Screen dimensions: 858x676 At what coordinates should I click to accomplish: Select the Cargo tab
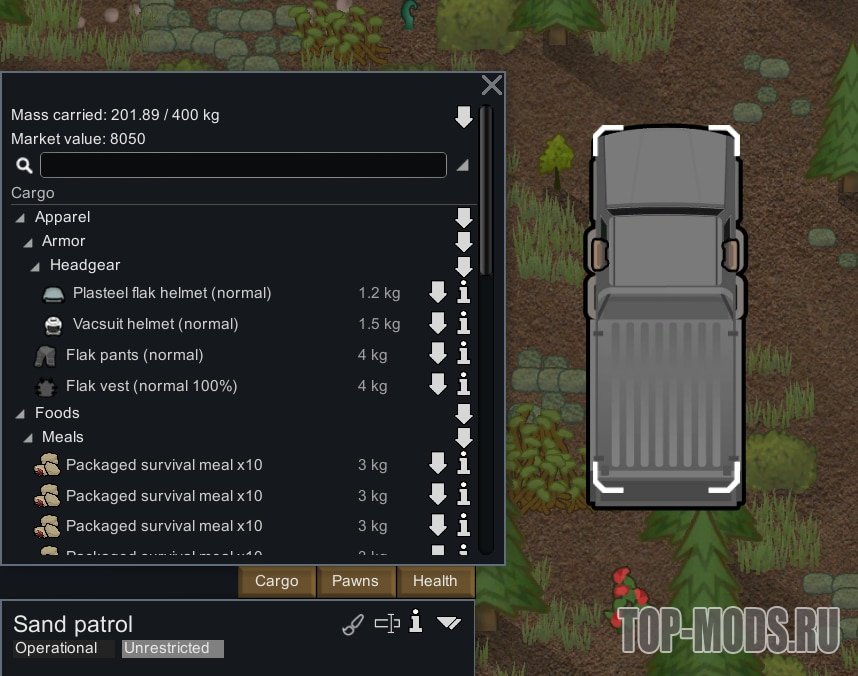pos(277,581)
